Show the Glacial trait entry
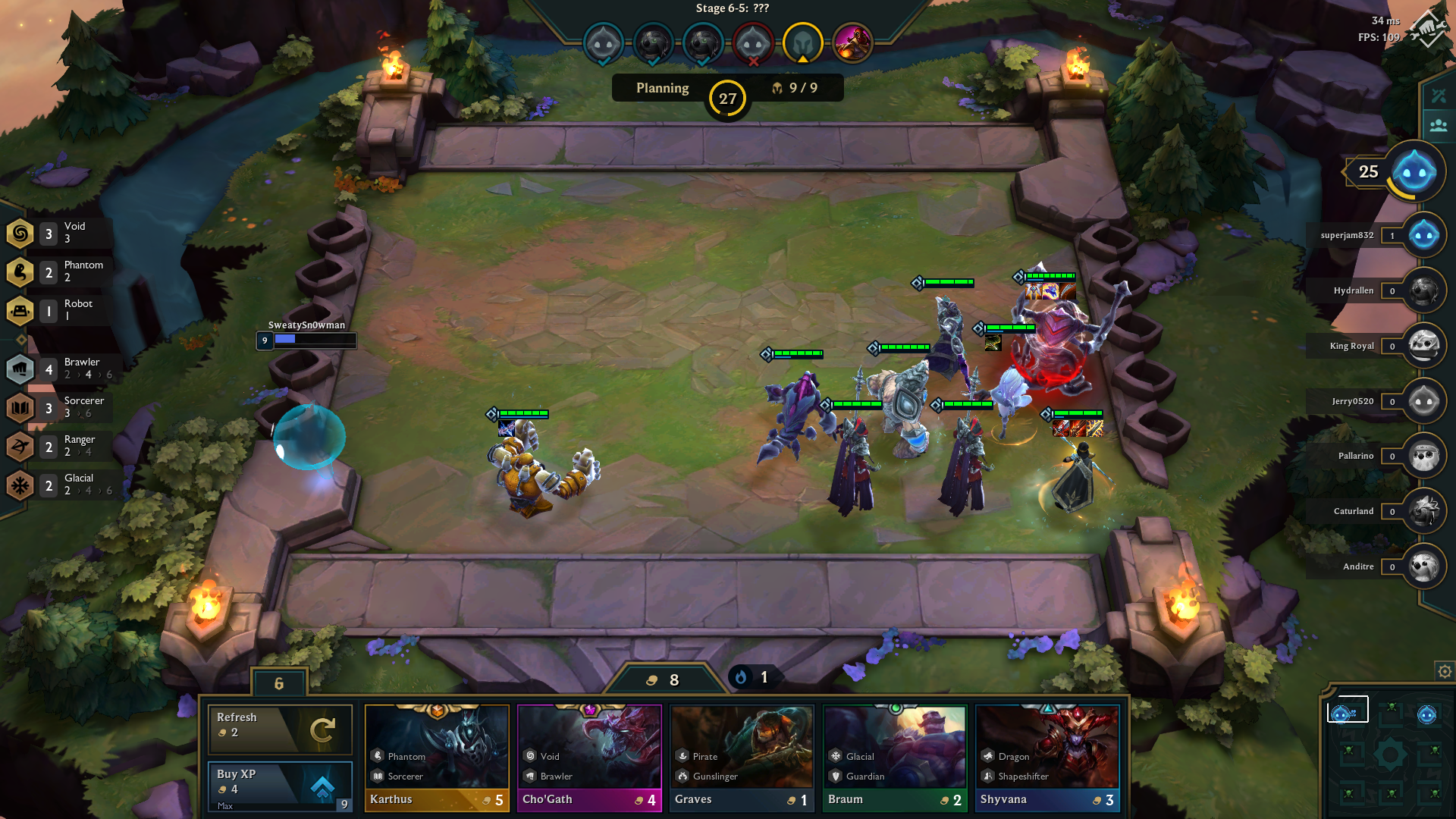Image resolution: width=1456 pixels, height=819 pixels. pos(59,485)
